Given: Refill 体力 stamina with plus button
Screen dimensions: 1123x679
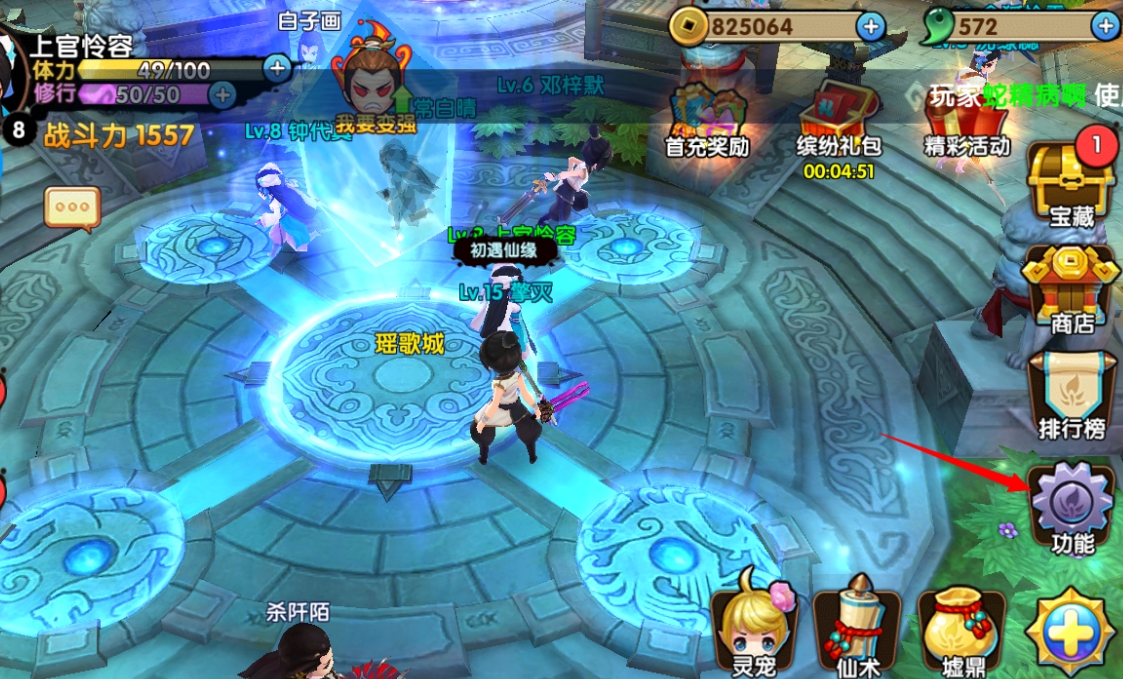Looking at the screenshot, I should 277,68.
